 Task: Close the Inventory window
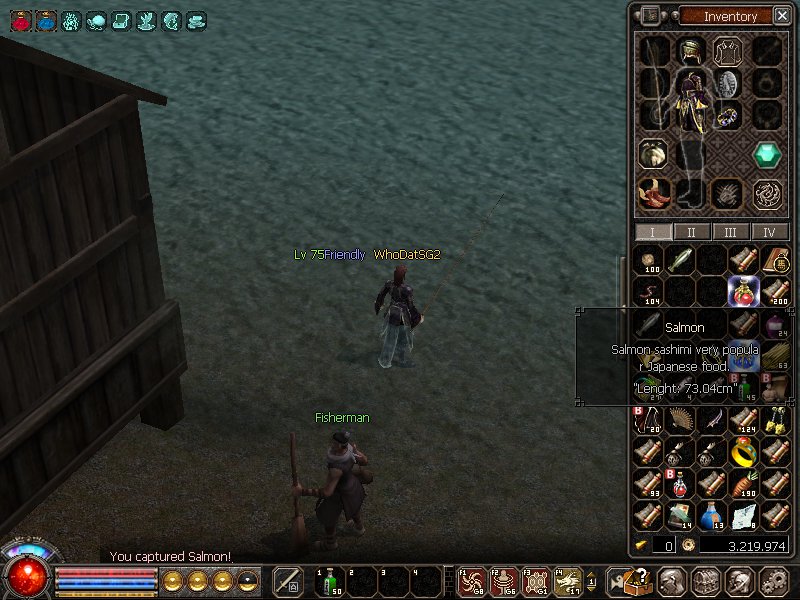click(780, 16)
